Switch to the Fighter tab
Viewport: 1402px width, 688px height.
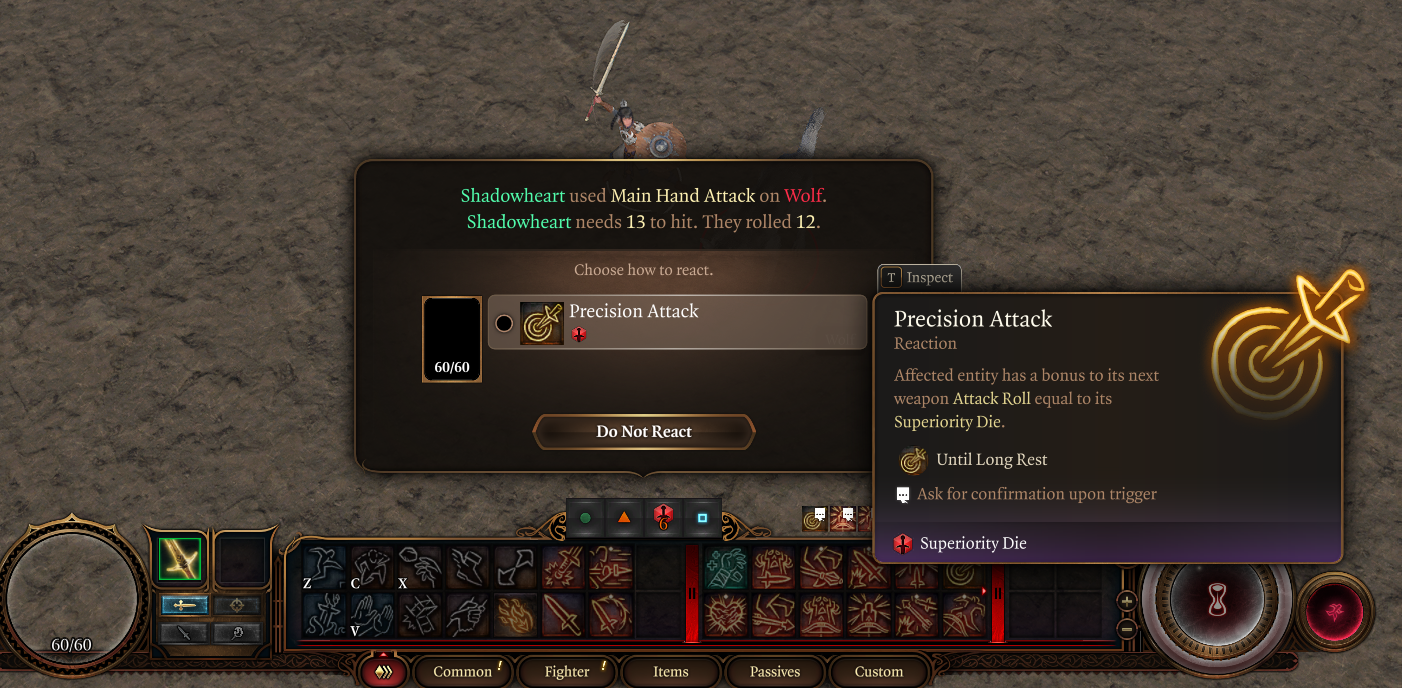[567, 672]
